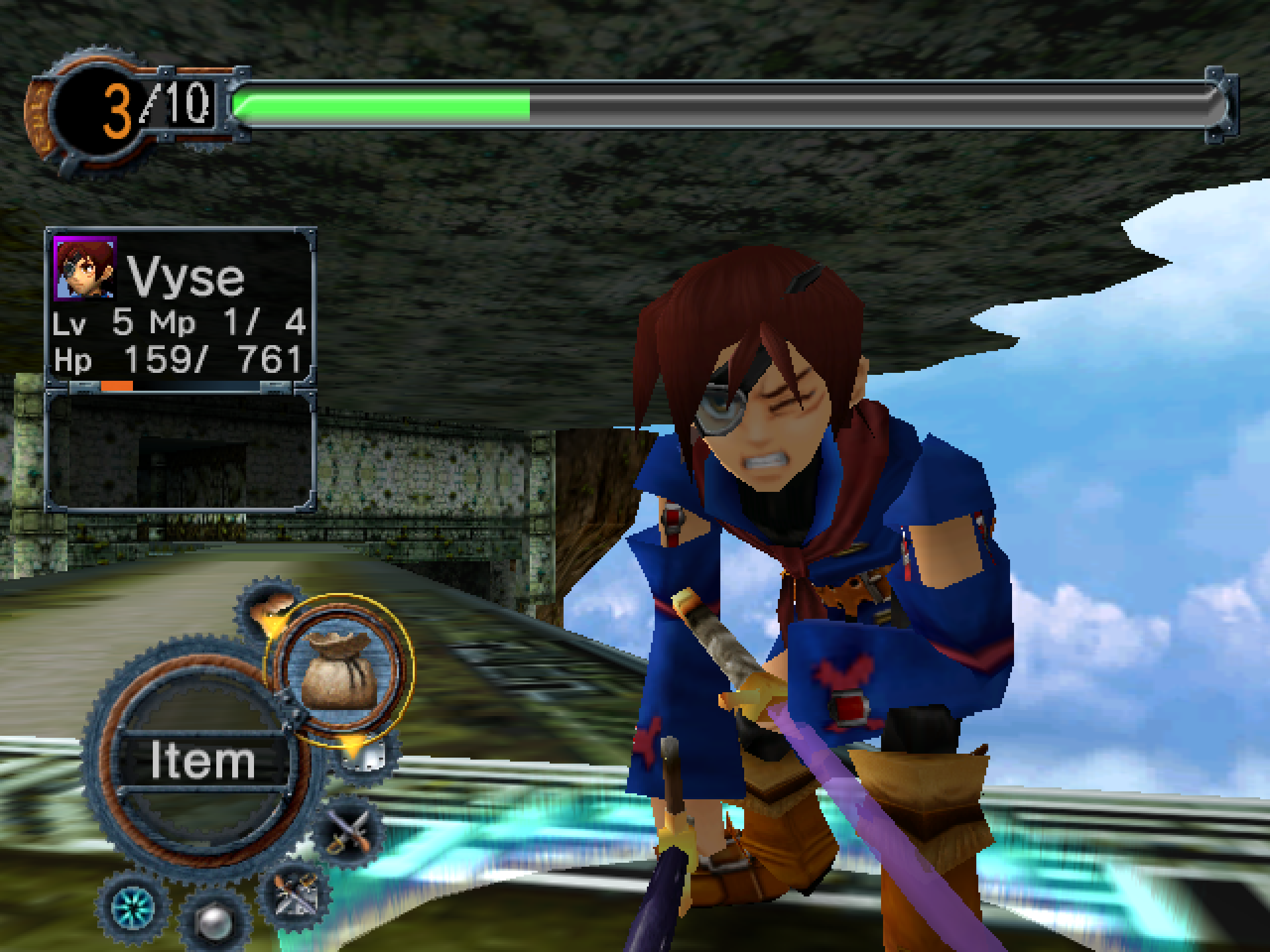The image size is (1270, 952).
Task: Select the partly hidden gear above the bag
Action: coord(269,607)
